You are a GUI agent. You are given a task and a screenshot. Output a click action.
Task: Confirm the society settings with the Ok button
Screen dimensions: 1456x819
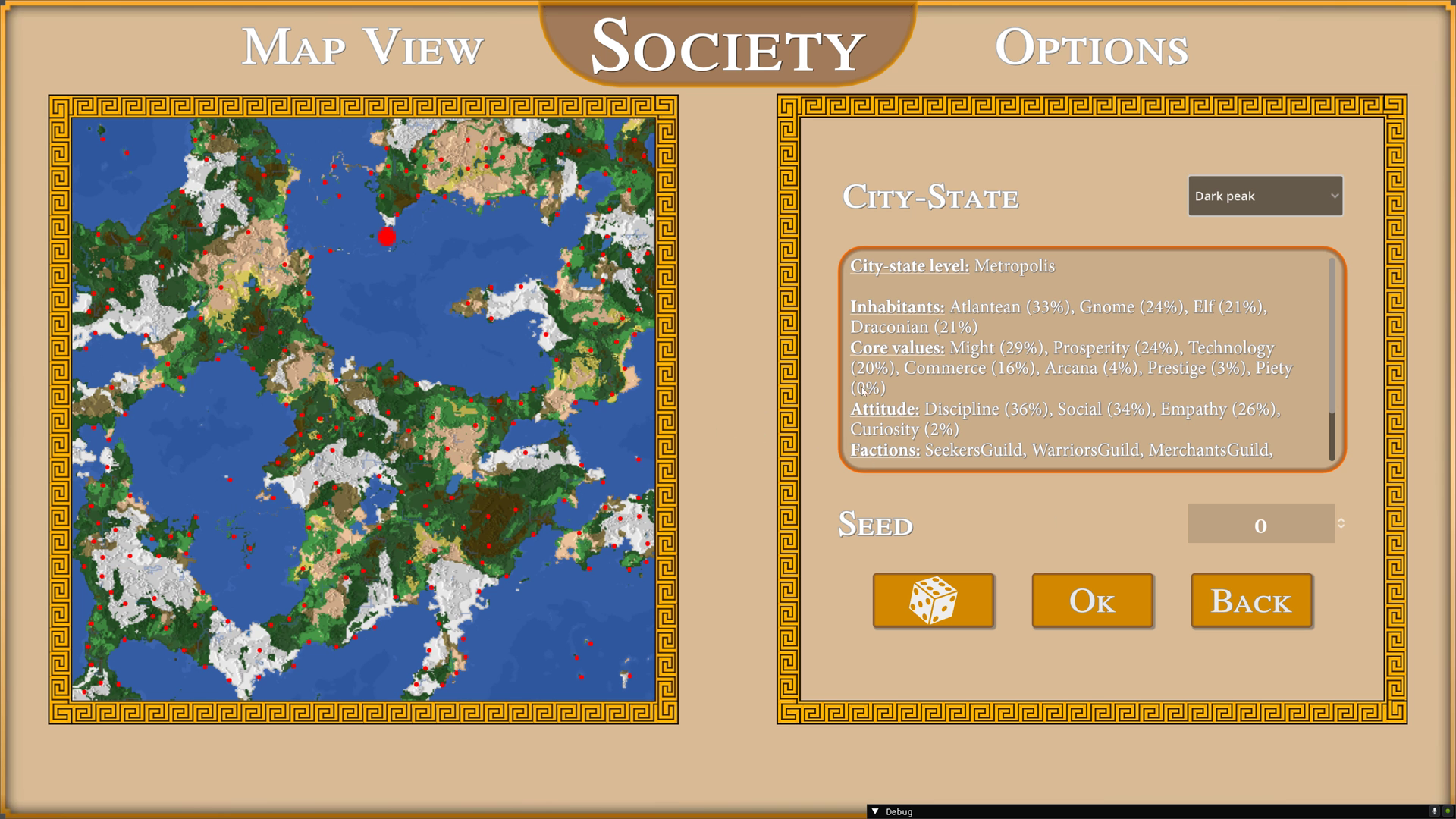[x=1092, y=601]
